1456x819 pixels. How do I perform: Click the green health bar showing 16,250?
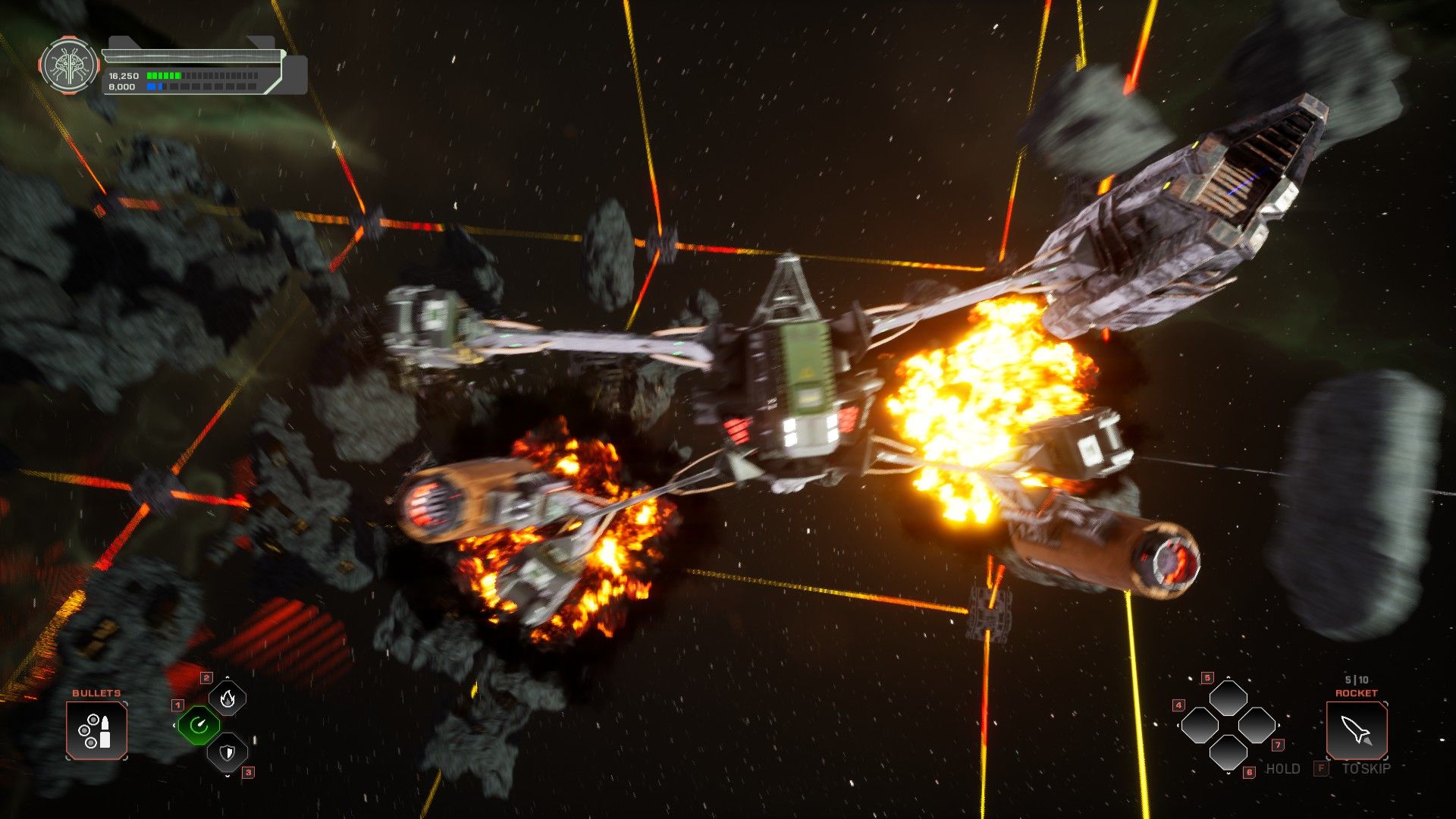[x=165, y=76]
